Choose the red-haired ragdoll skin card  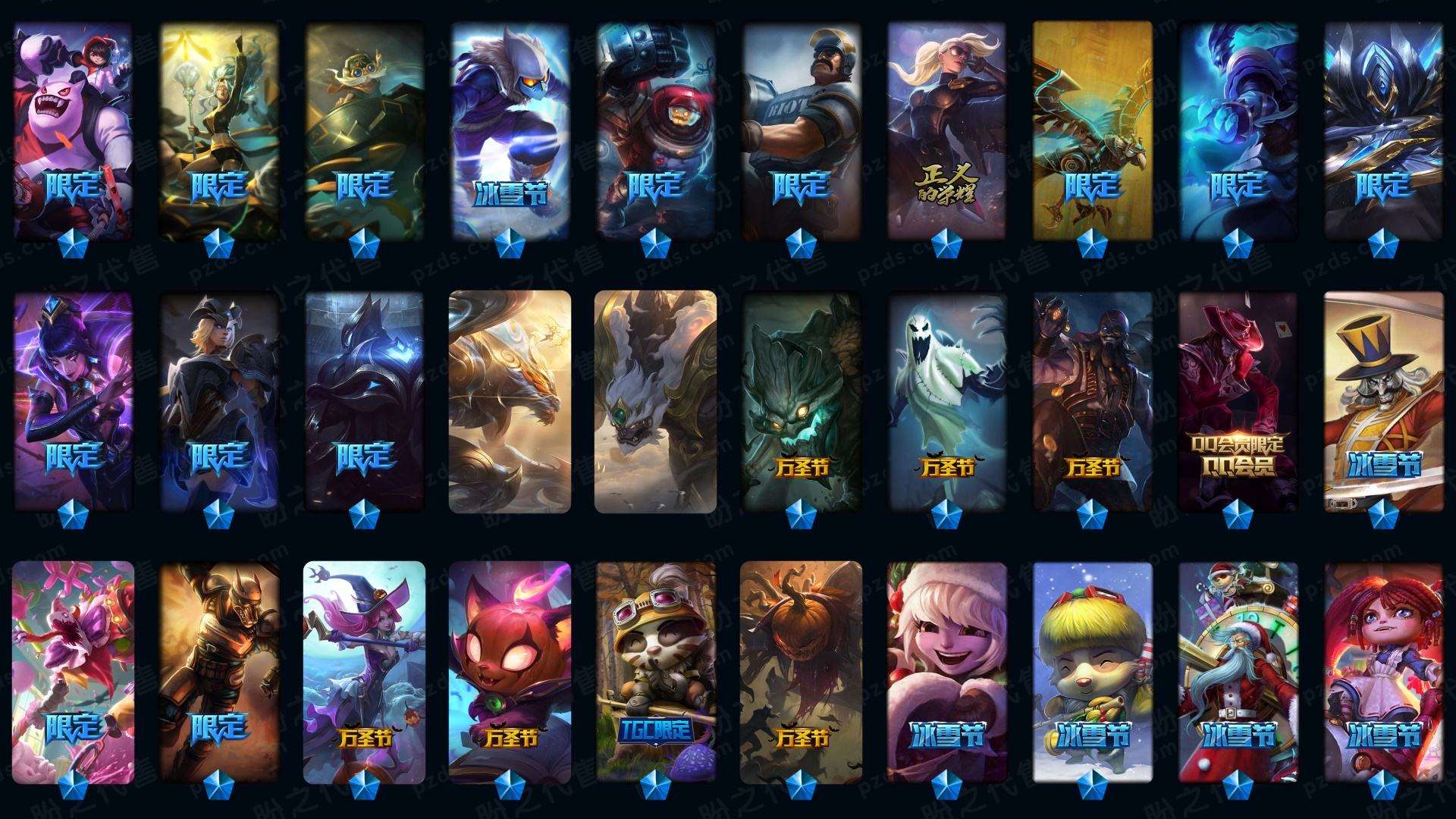tap(1383, 670)
